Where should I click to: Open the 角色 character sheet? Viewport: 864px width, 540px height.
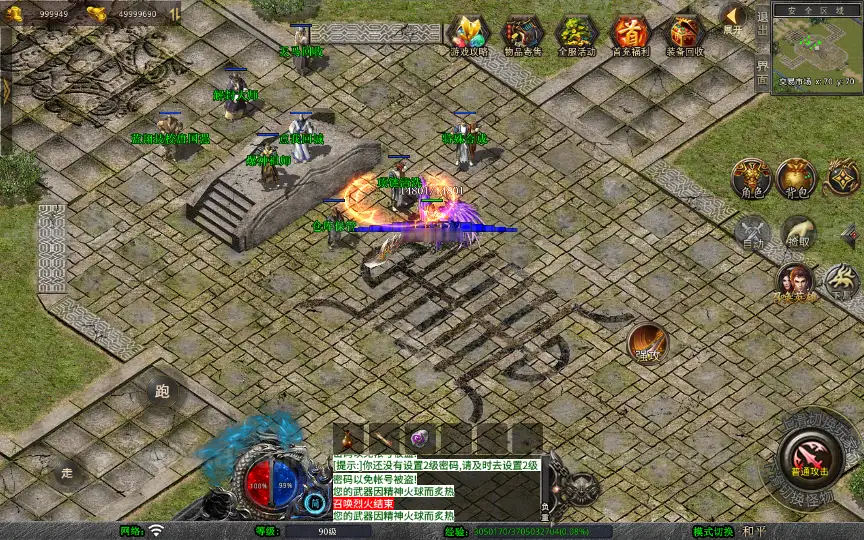(750, 178)
